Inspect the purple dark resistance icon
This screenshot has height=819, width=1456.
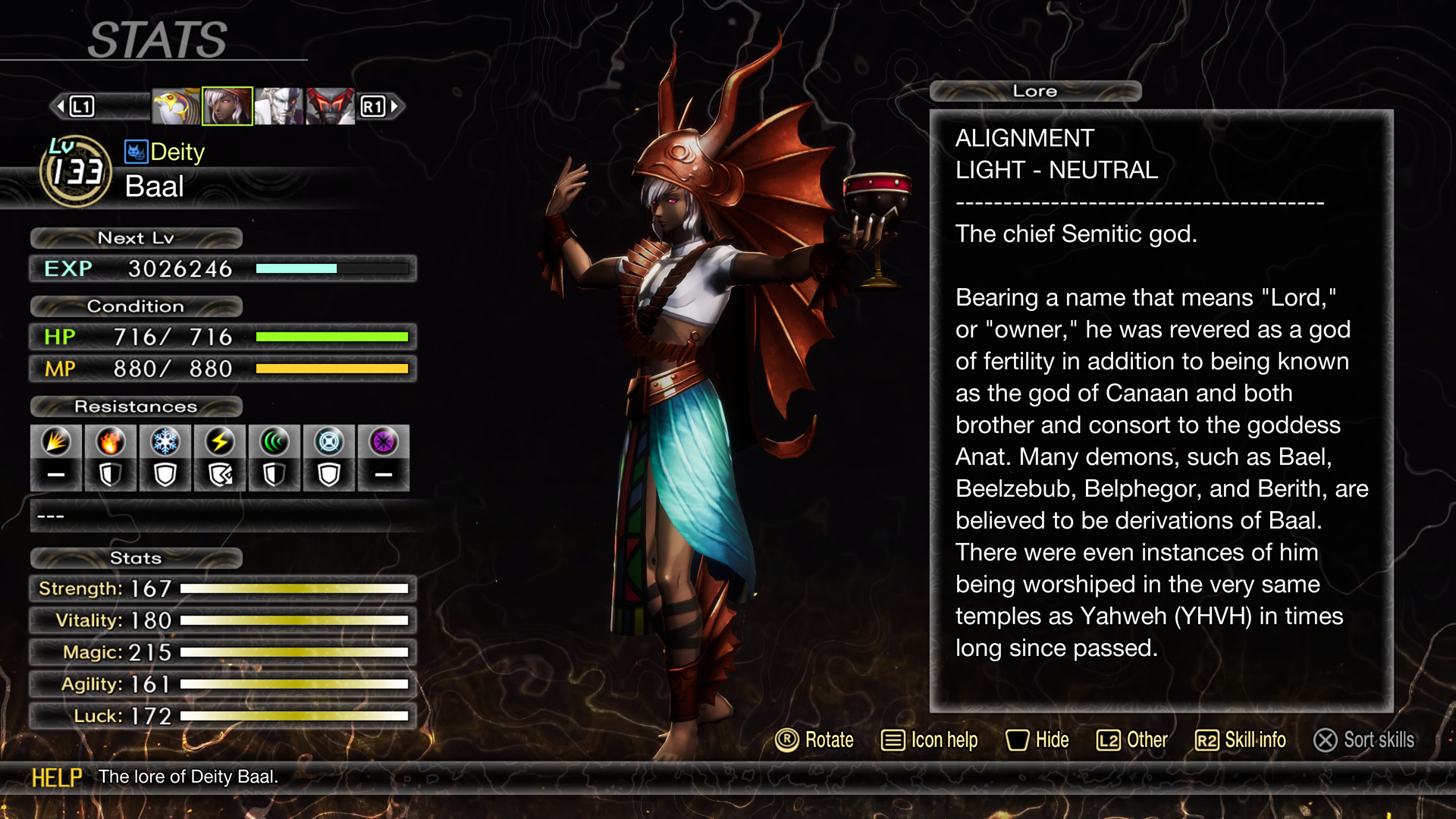(x=384, y=442)
